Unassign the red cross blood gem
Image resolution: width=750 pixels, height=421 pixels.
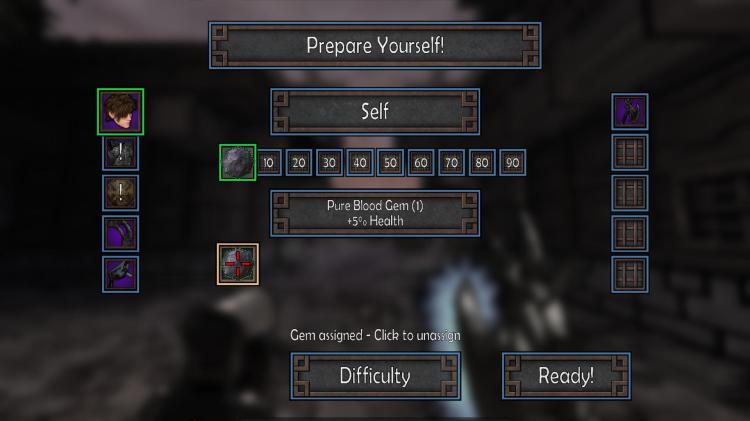[x=238, y=264]
